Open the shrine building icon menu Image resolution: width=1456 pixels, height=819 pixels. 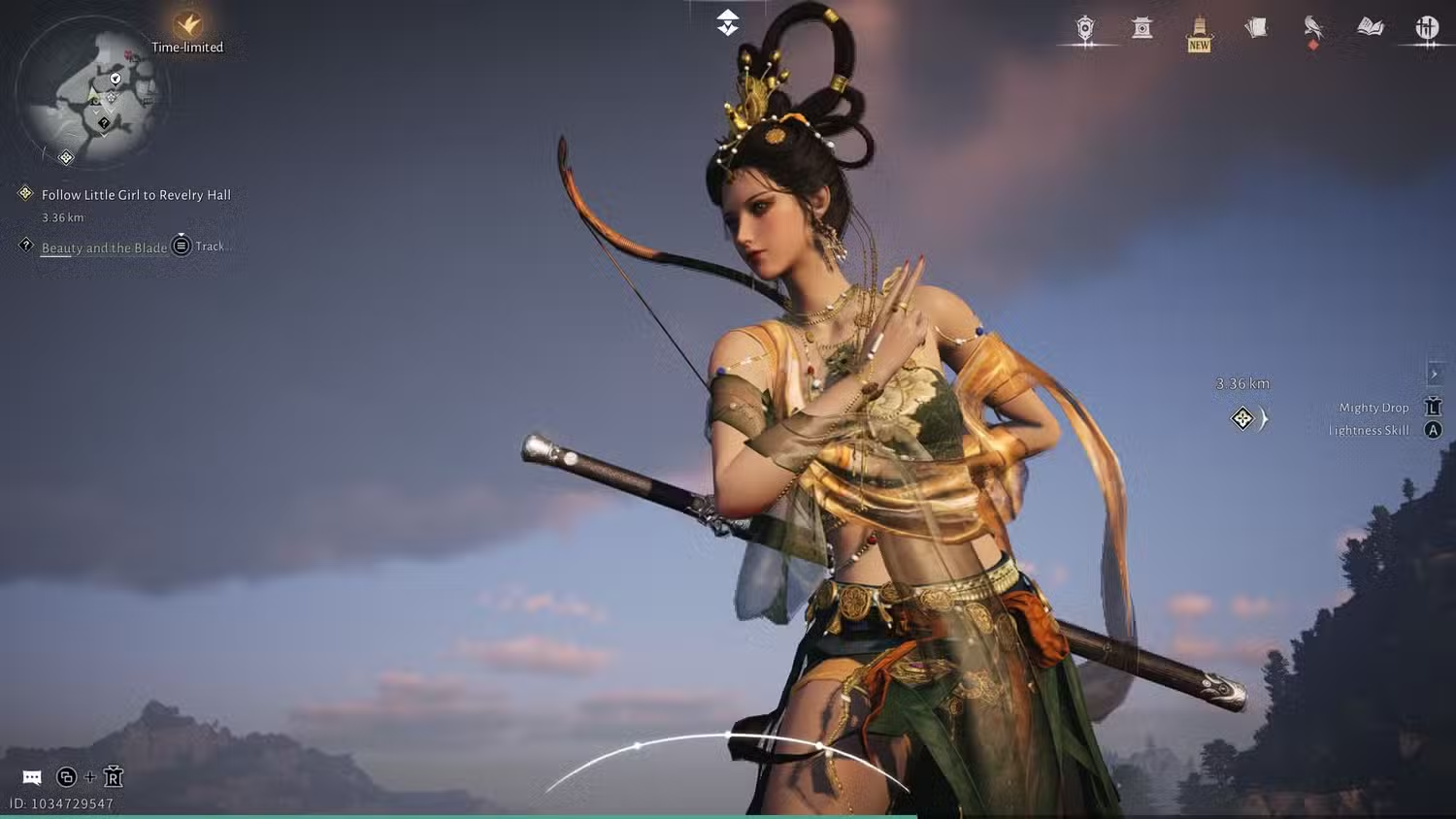1142,28
